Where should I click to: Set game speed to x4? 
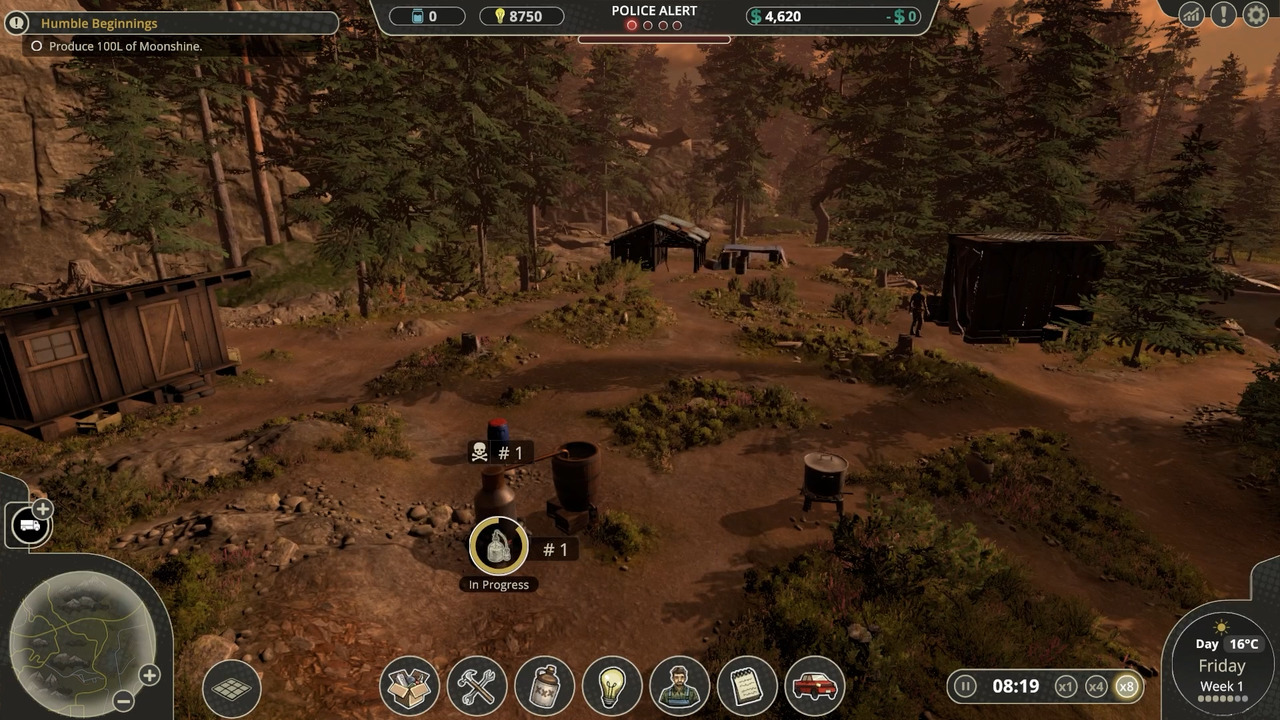pos(1096,686)
